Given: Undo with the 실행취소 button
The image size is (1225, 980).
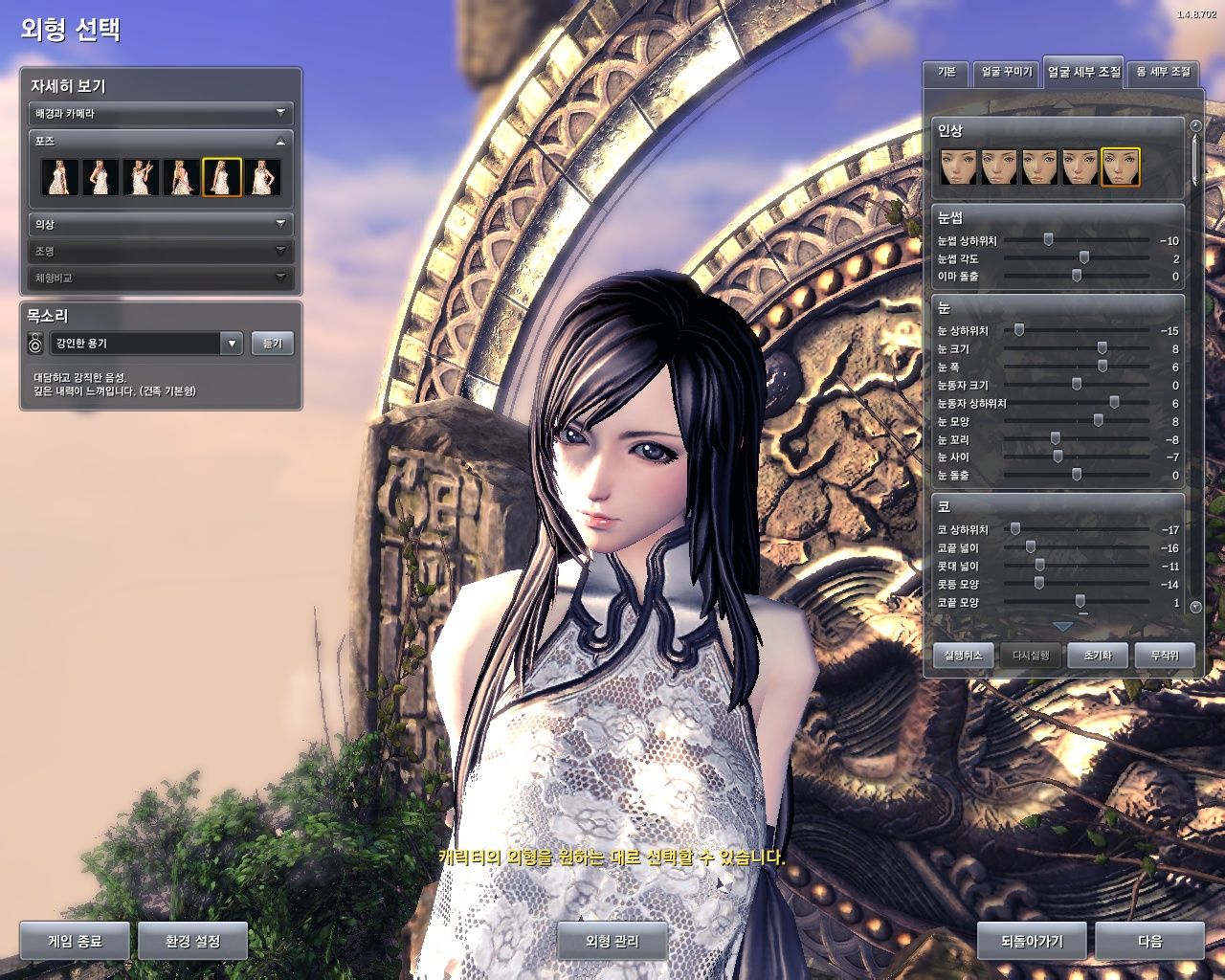Looking at the screenshot, I should [963, 656].
